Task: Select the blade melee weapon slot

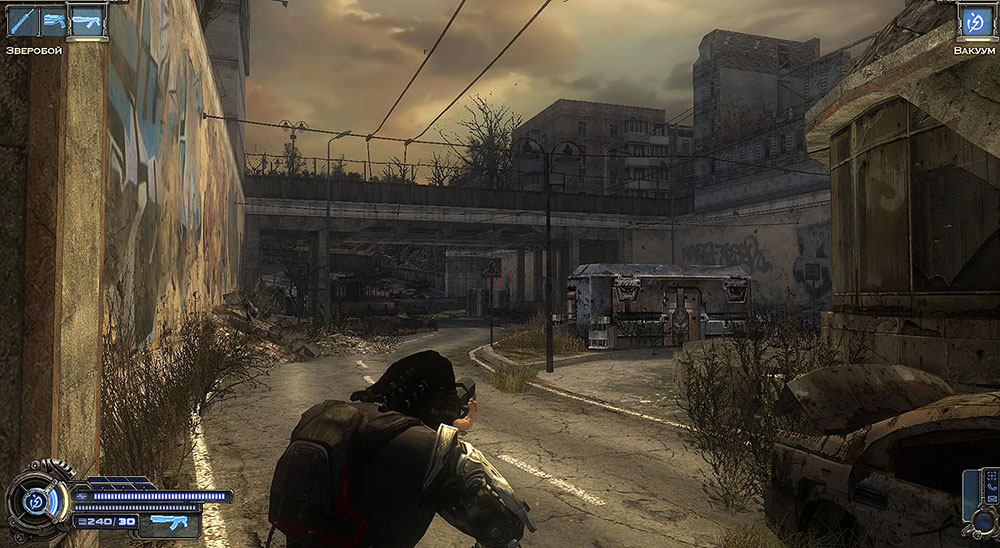Action: coord(21,21)
